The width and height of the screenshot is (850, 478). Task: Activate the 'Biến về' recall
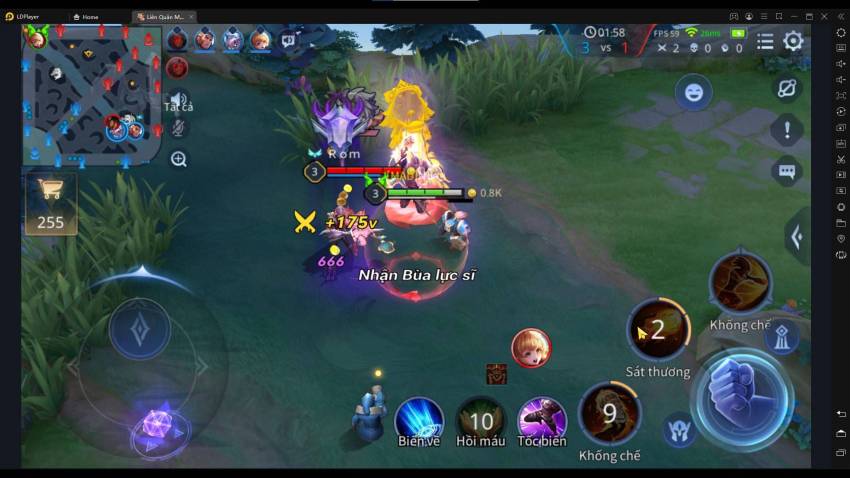419,419
